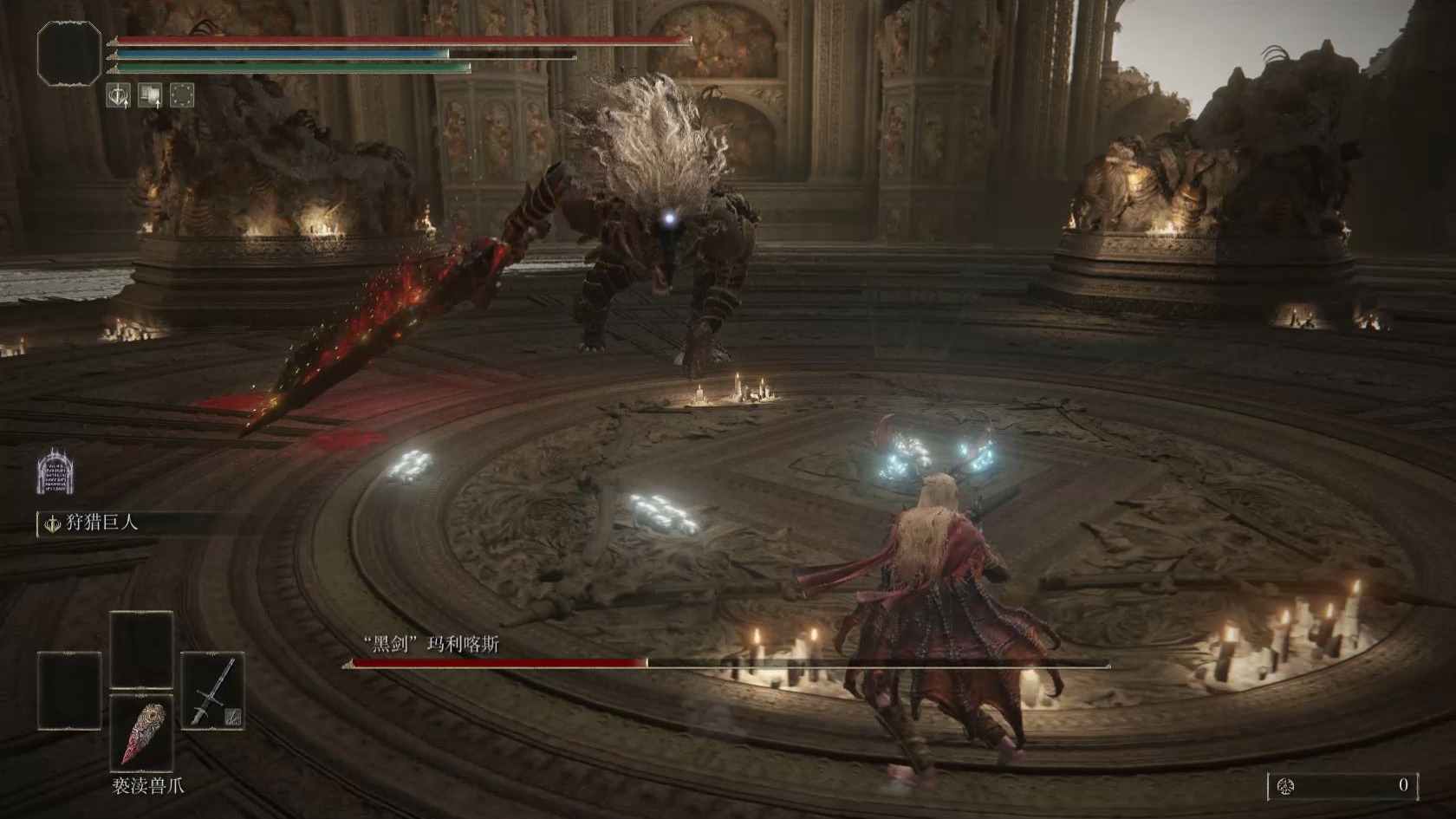Click the 狩猎巨人 weapon skill label
1456x819 pixels.
102,523
